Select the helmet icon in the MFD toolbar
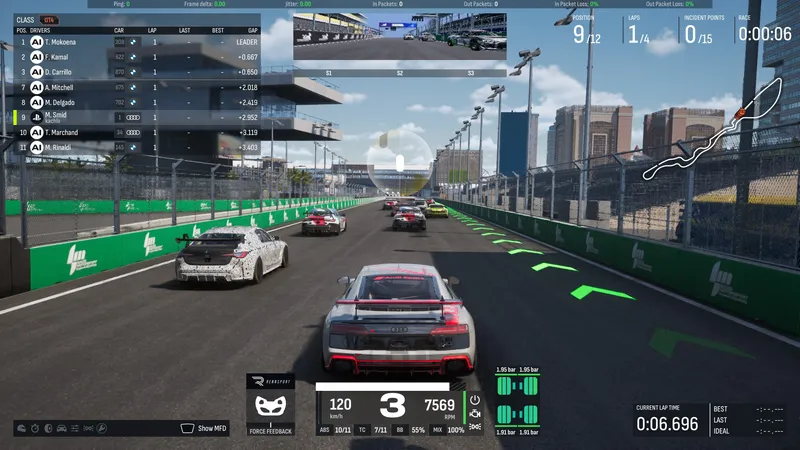Image resolution: width=800 pixels, height=450 pixels. 21,428
